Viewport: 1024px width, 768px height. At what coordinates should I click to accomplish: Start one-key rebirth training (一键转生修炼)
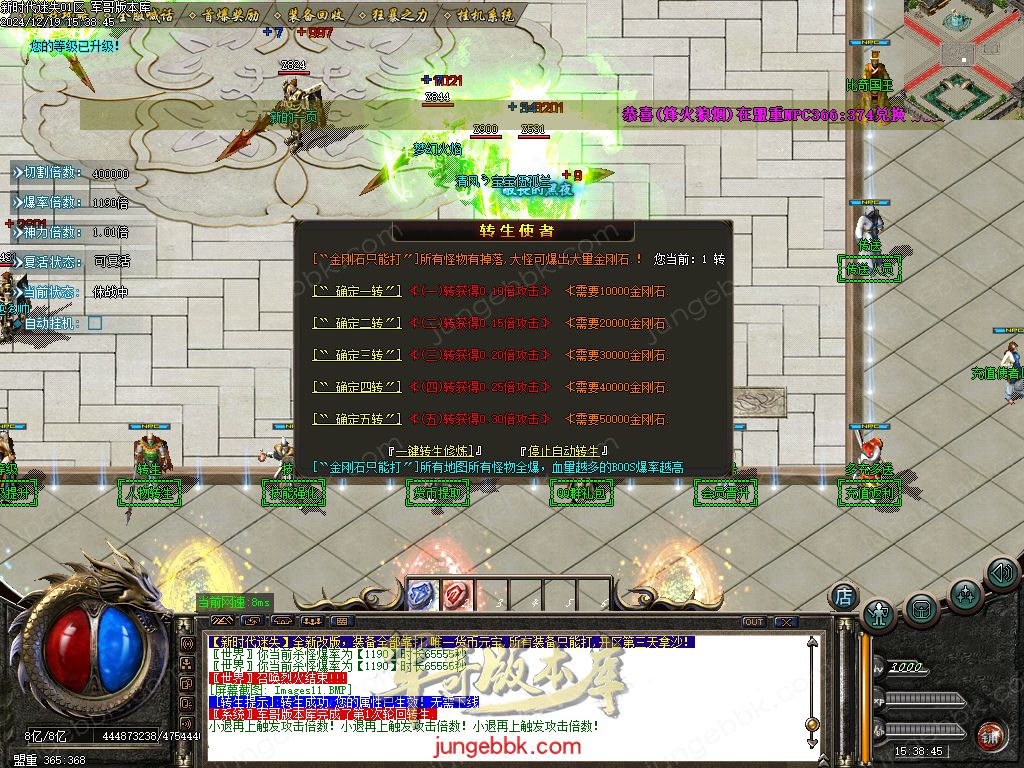pyautogui.click(x=440, y=451)
